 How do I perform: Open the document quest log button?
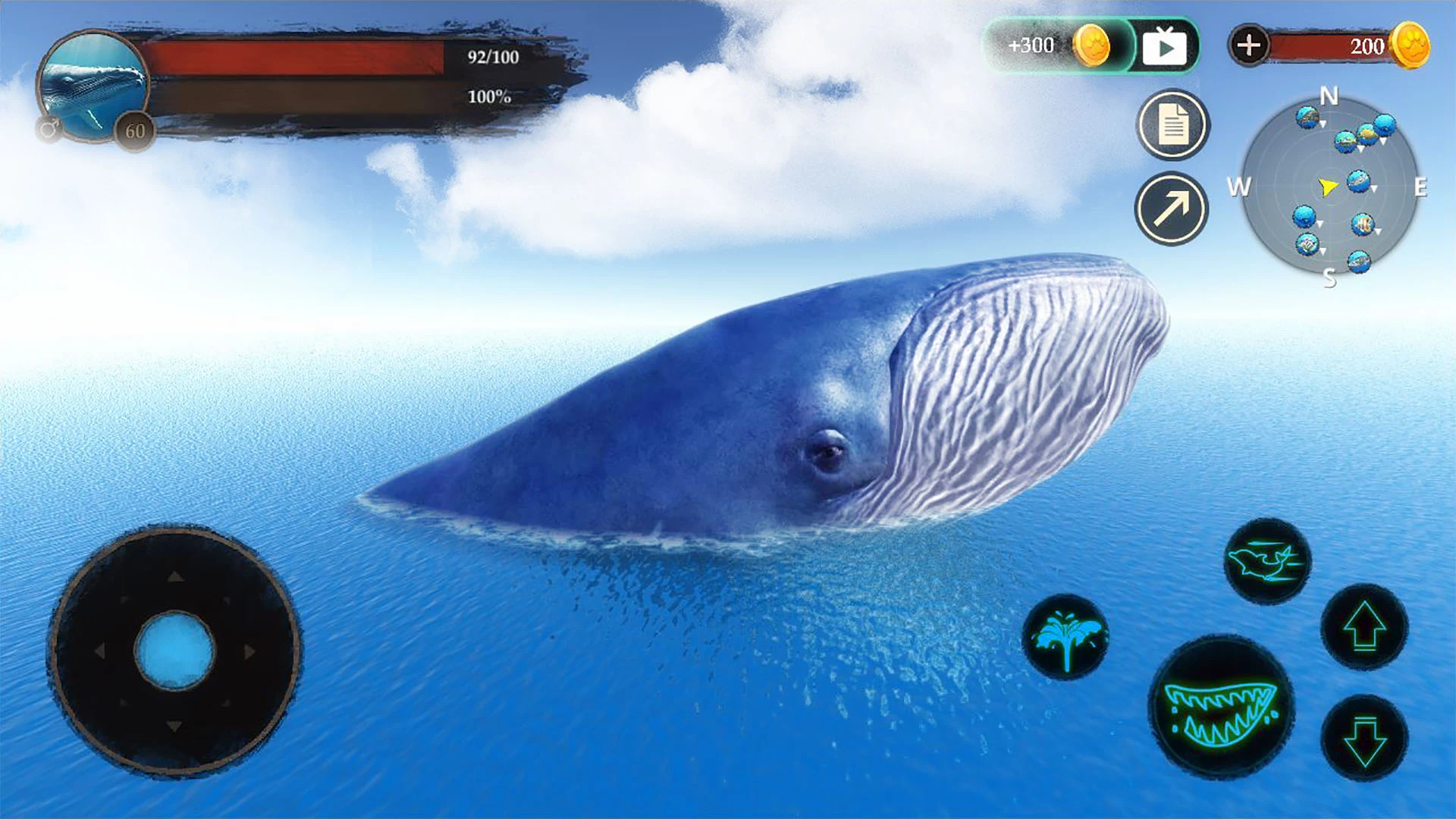[1172, 125]
